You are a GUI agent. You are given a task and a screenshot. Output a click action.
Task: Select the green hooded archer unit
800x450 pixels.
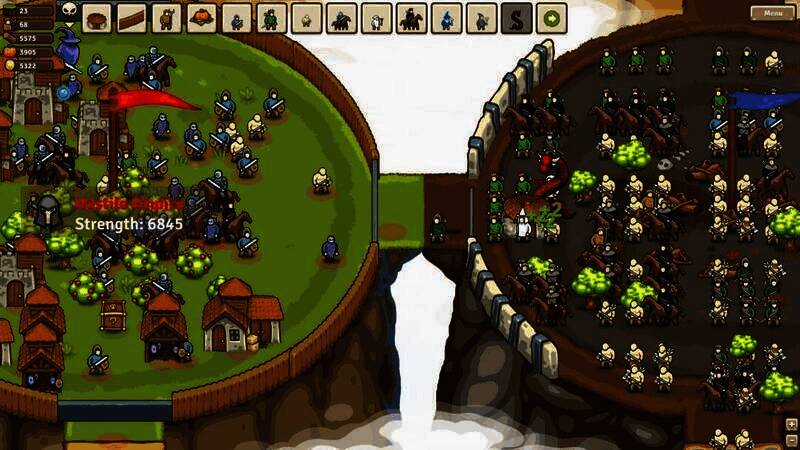pos(271,18)
